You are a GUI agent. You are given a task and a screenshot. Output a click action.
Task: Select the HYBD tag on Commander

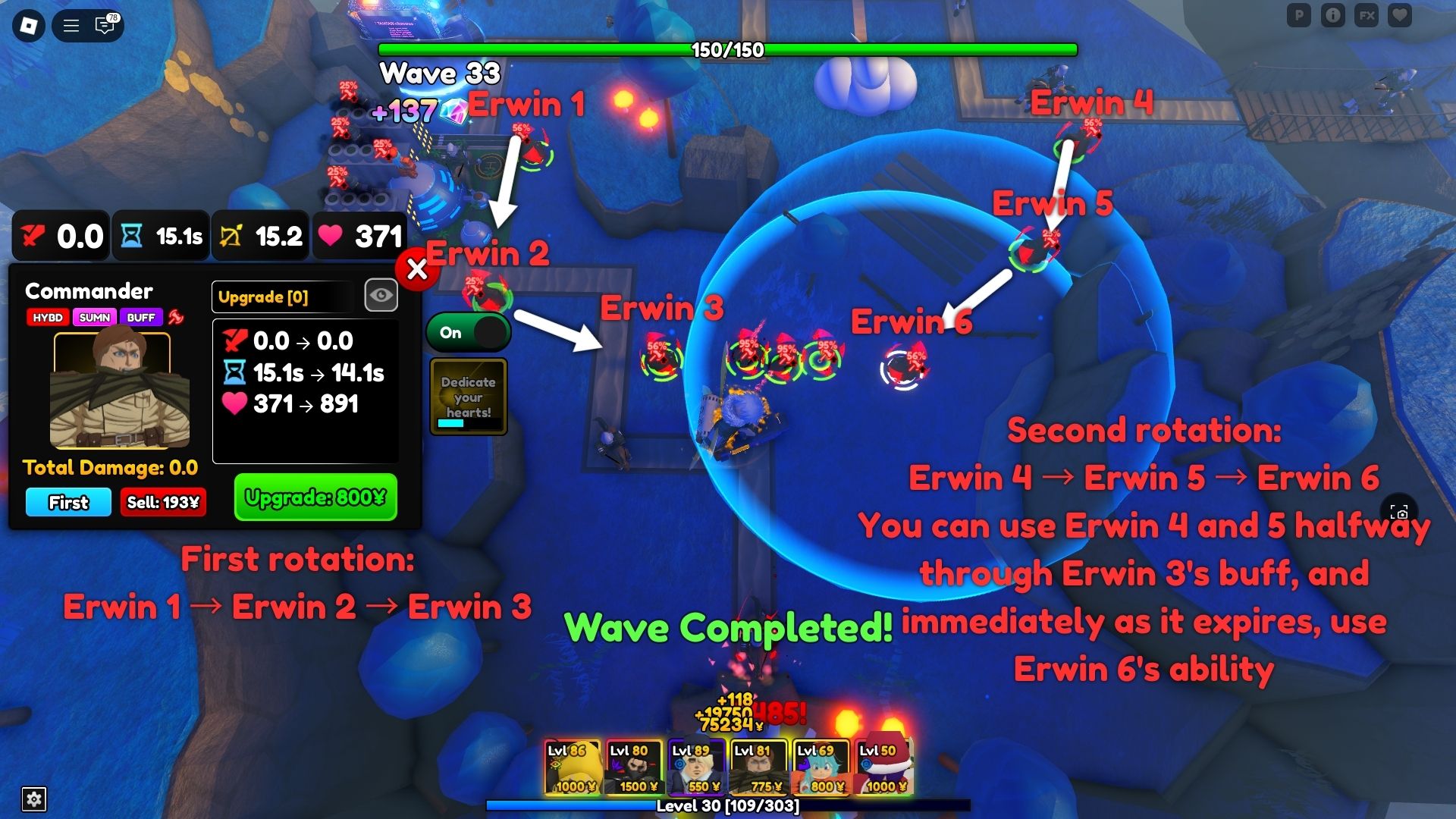(49, 318)
